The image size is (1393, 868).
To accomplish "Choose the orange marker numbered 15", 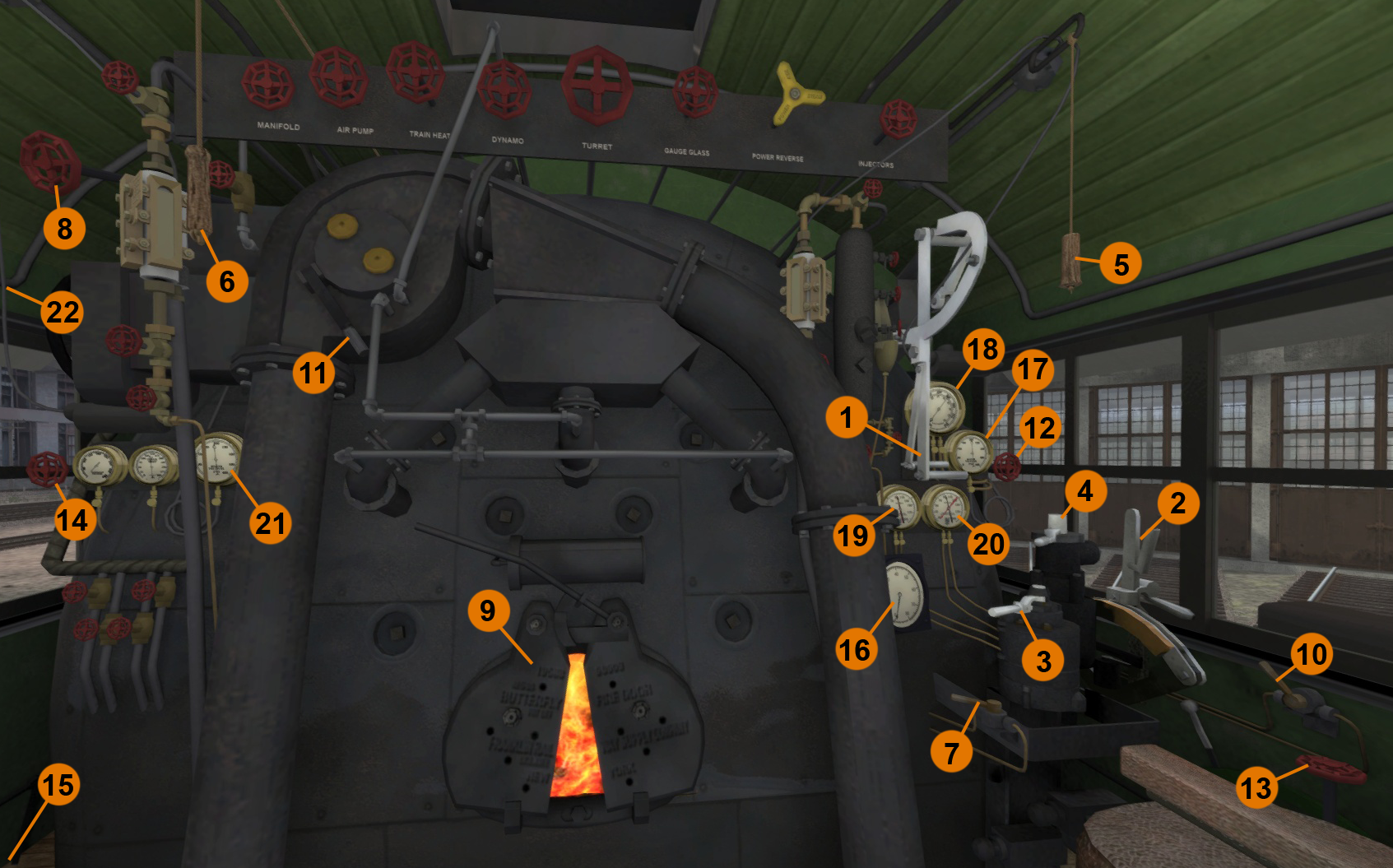I will tap(58, 785).
